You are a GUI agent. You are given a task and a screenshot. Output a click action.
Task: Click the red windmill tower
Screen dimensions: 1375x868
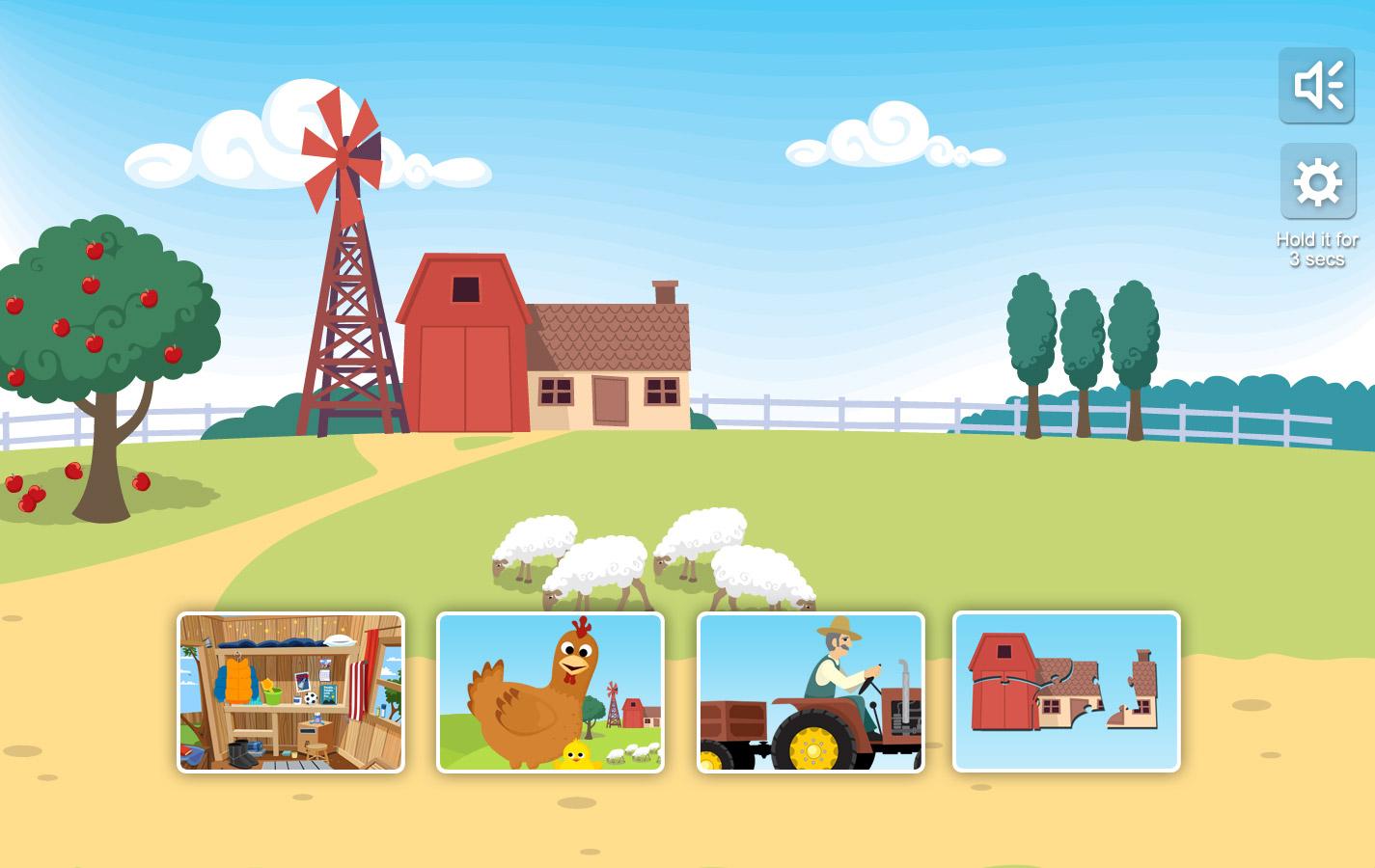(x=345, y=318)
